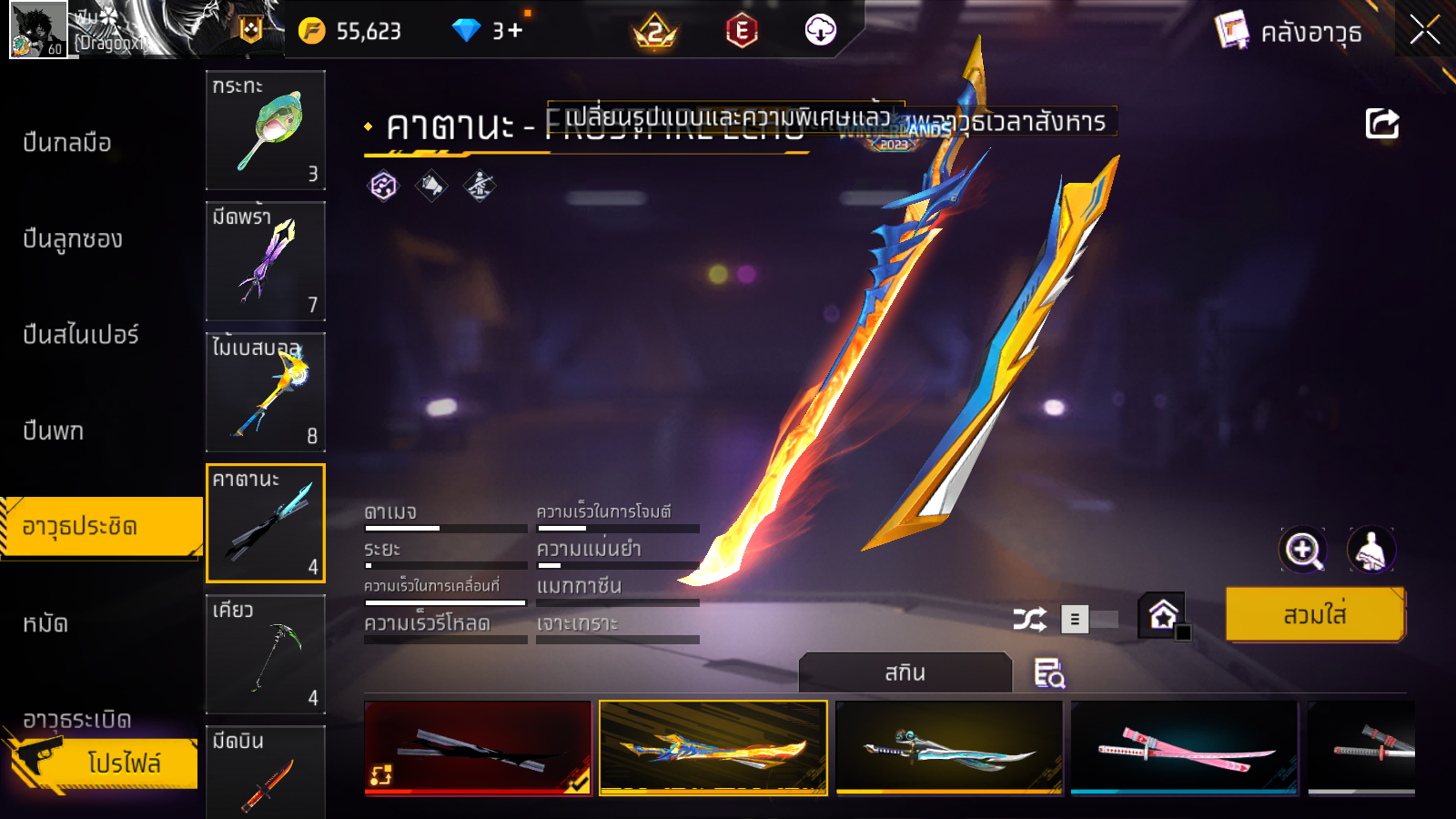Pick the เคียว scythe weapon slot
Image resolution: width=1456 pixels, height=819 pixels.
(265, 654)
